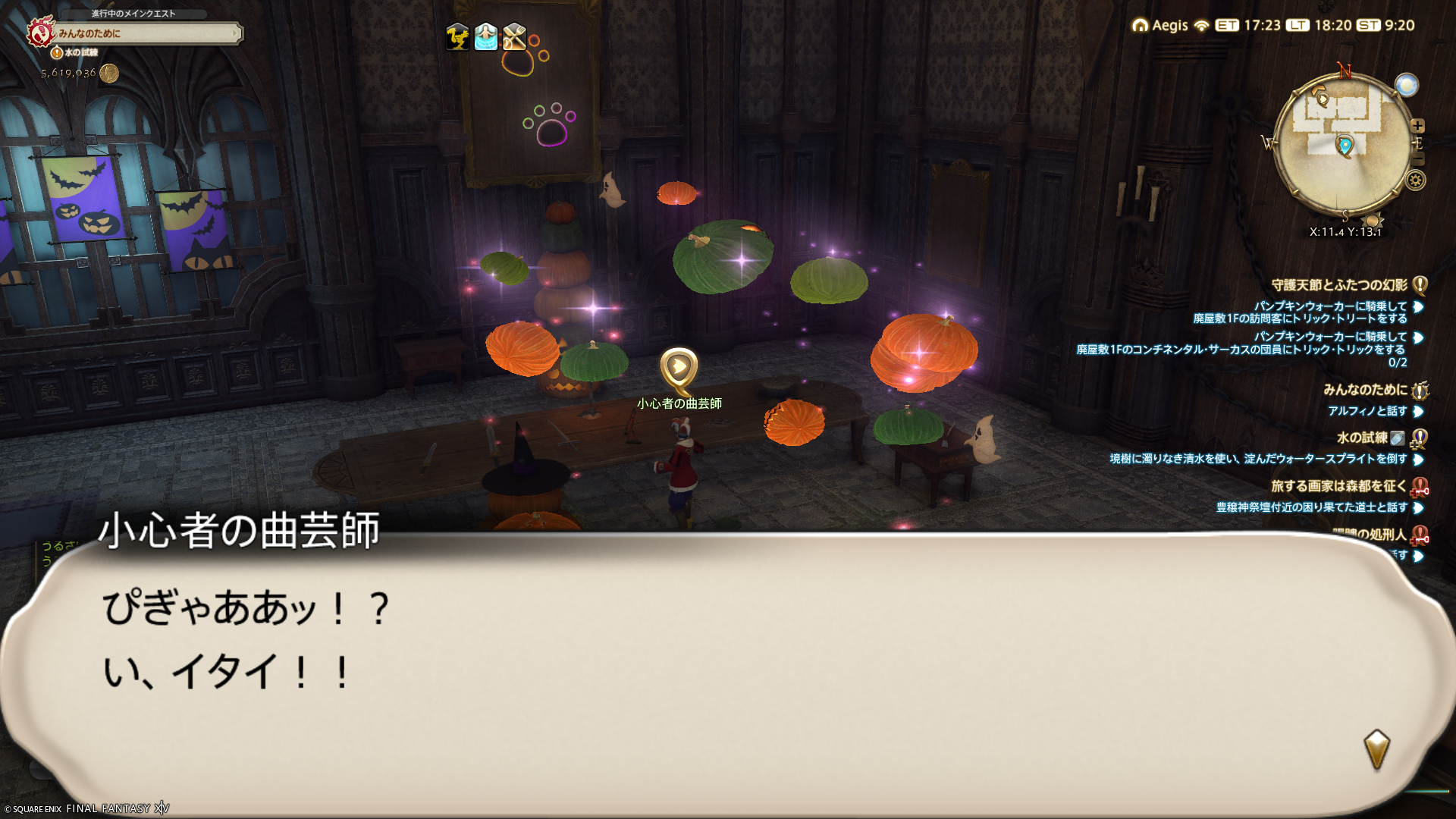1456x819 pixels.
Task: Select quest 守護天節とふたつの幻影 in tracker
Action: pyautogui.click(x=1339, y=285)
